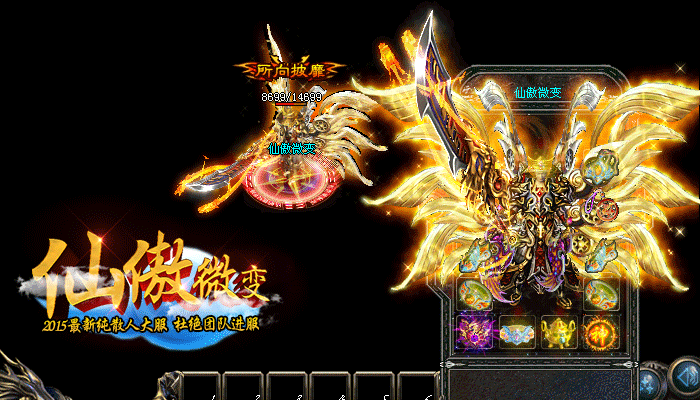Select the blue winged belt slot
The image size is (700, 400).
click(x=516, y=331)
